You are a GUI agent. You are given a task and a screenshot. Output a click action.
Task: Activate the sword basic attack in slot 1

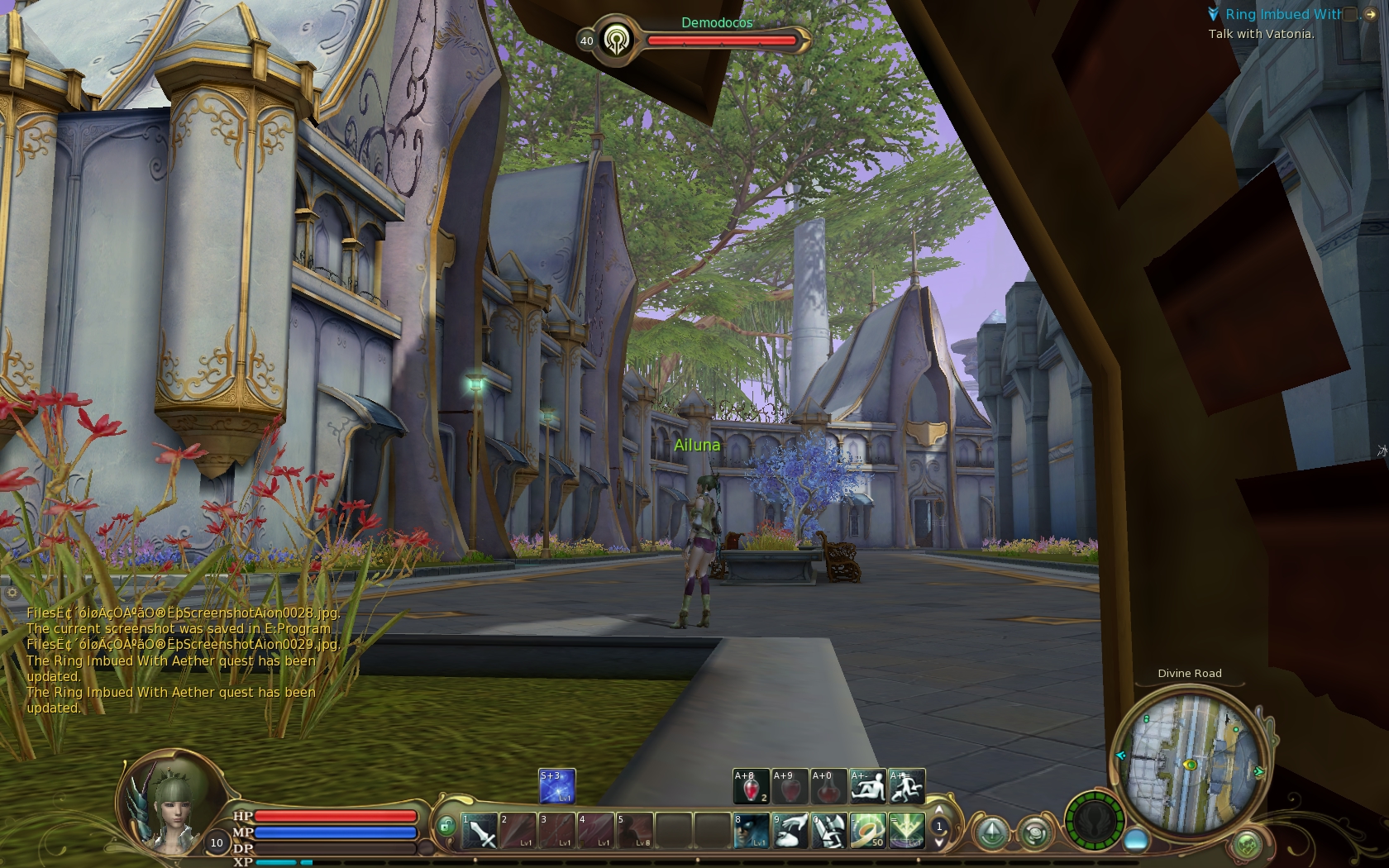pyautogui.click(x=480, y=831)
